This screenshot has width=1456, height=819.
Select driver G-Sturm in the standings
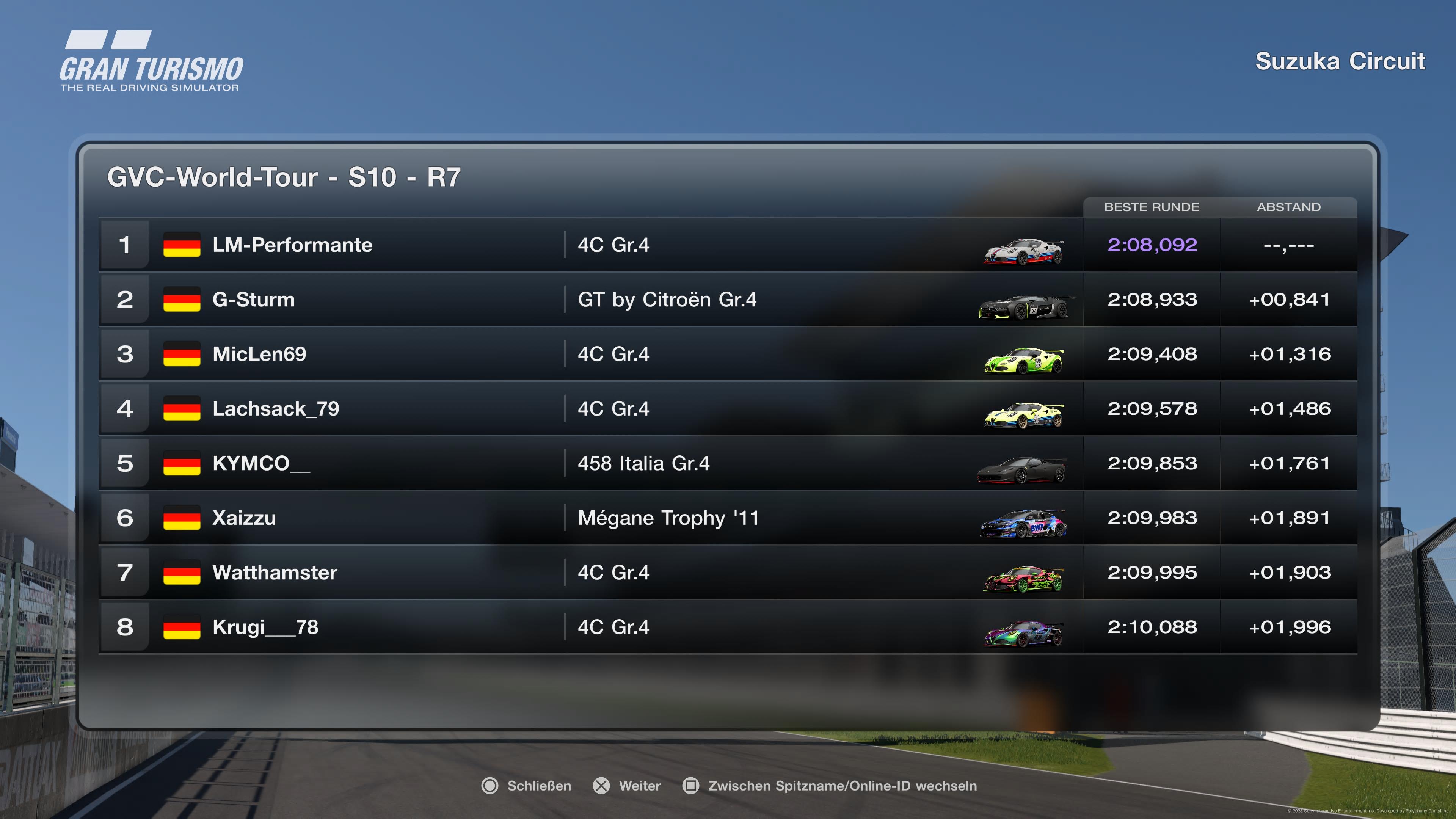coord(253,300)
